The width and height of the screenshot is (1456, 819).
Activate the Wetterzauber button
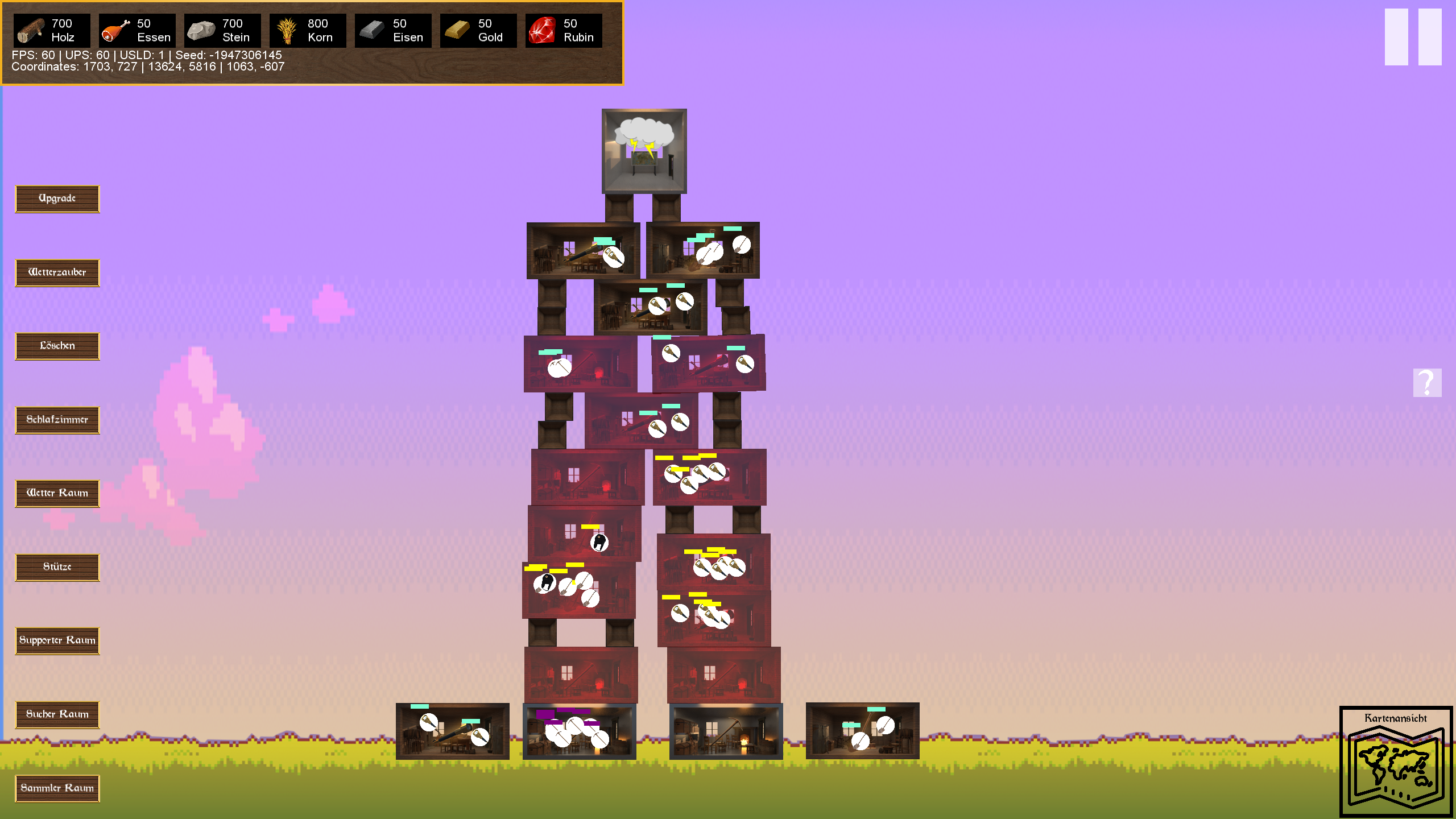(57, 273)
